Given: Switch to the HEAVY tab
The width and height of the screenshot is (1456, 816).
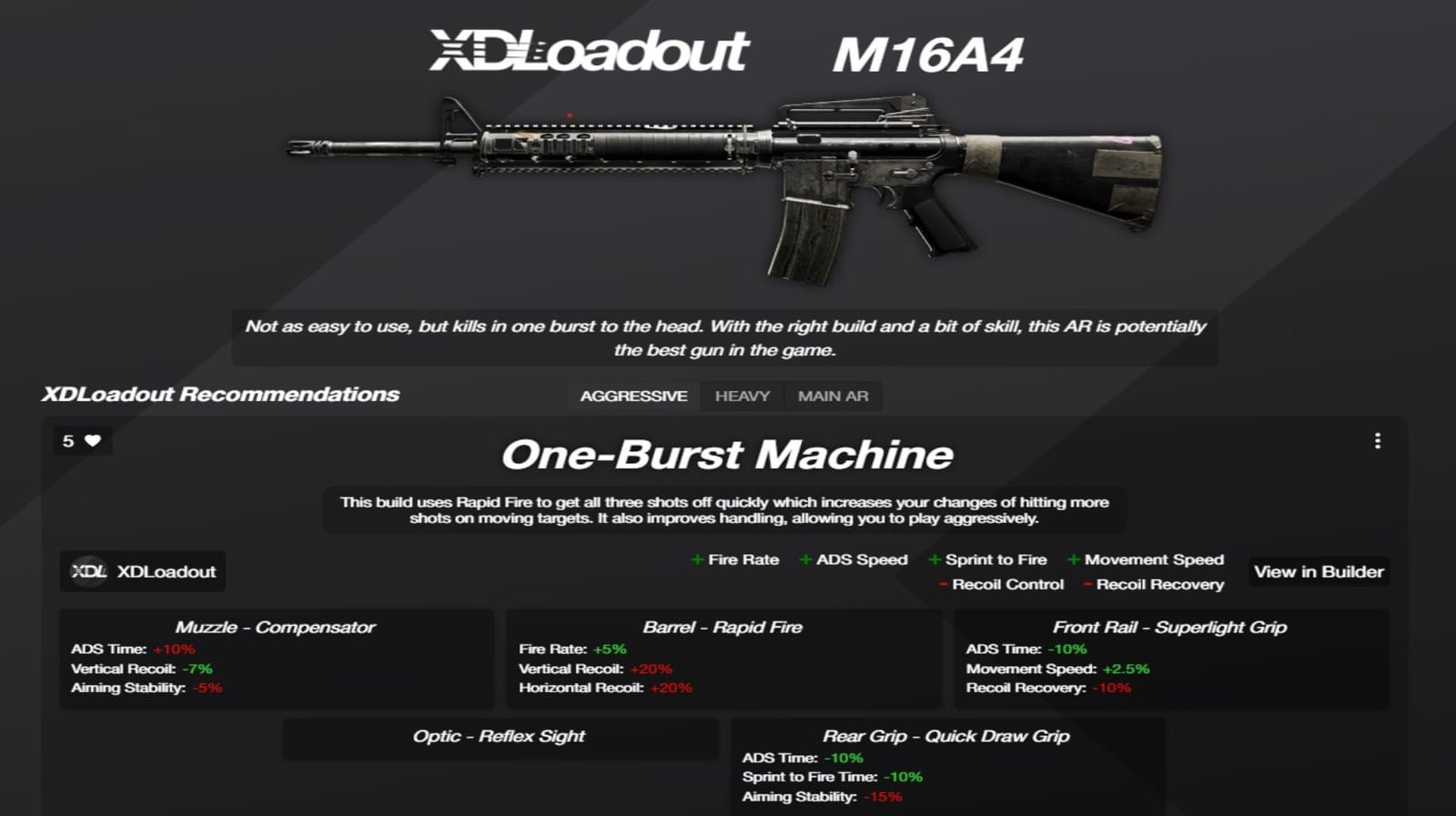Looking at the screenshot, I should pos(742,396).
